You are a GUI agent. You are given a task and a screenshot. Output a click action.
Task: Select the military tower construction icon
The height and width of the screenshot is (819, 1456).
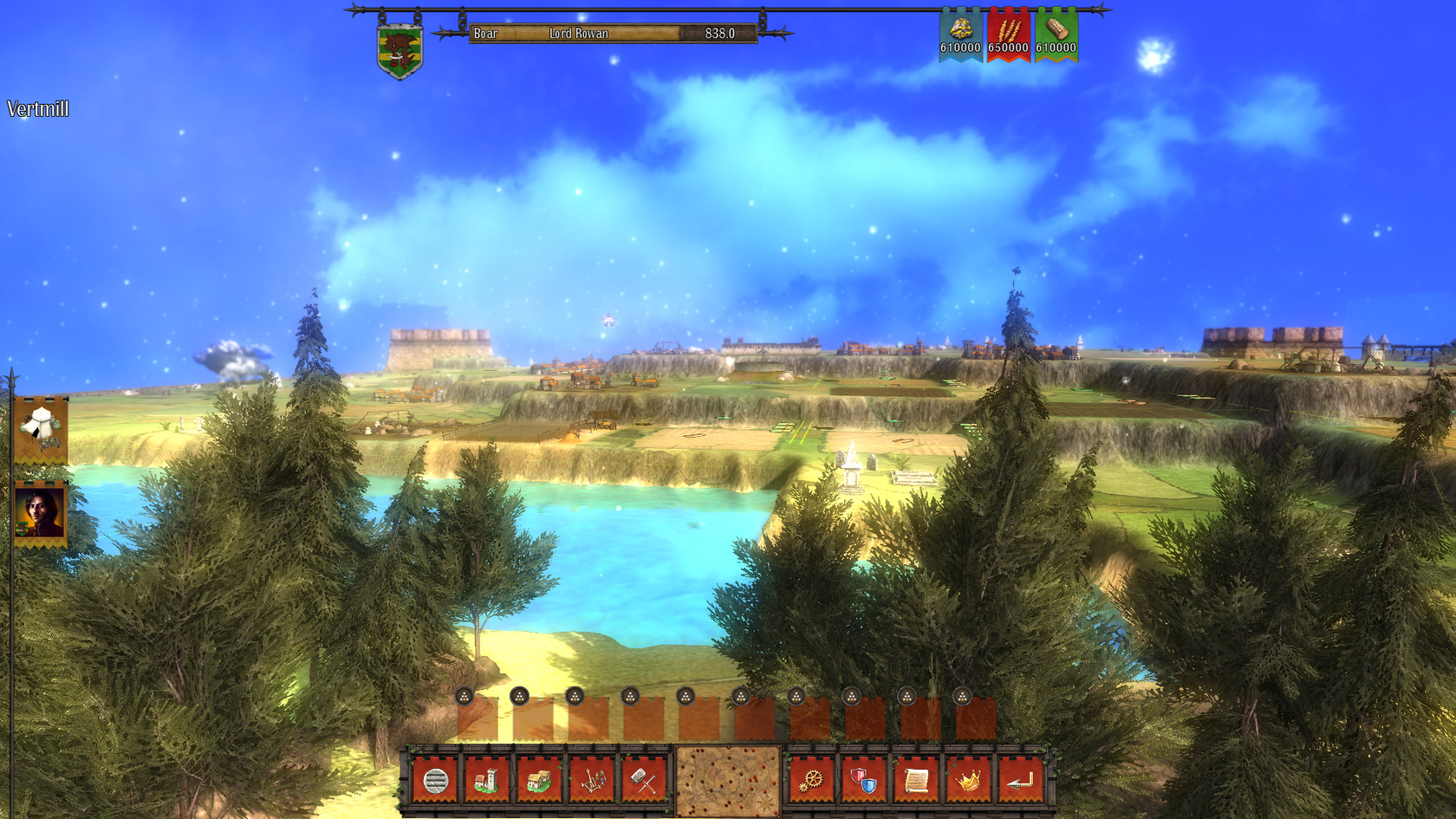(486, 780)
